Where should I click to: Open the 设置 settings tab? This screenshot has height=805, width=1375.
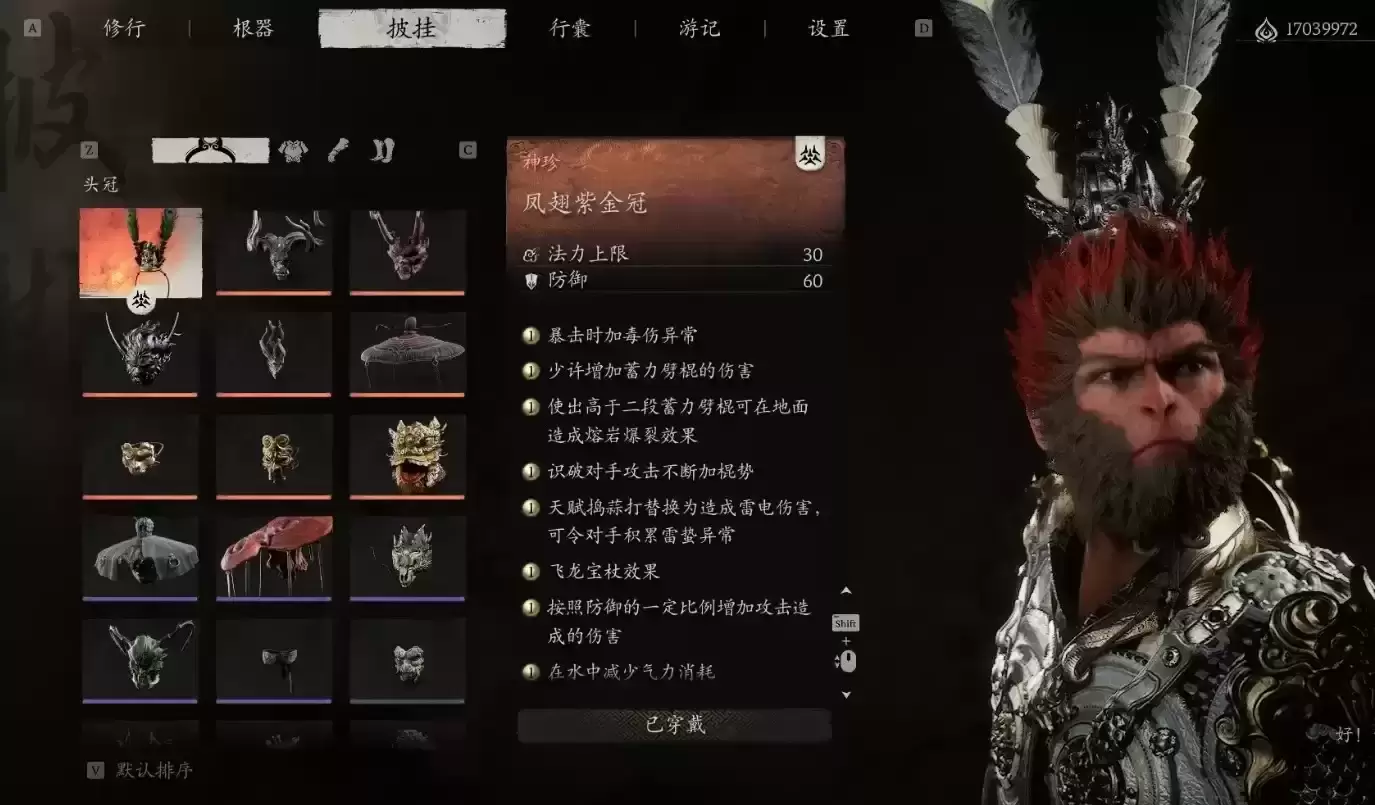click(827, 28)
